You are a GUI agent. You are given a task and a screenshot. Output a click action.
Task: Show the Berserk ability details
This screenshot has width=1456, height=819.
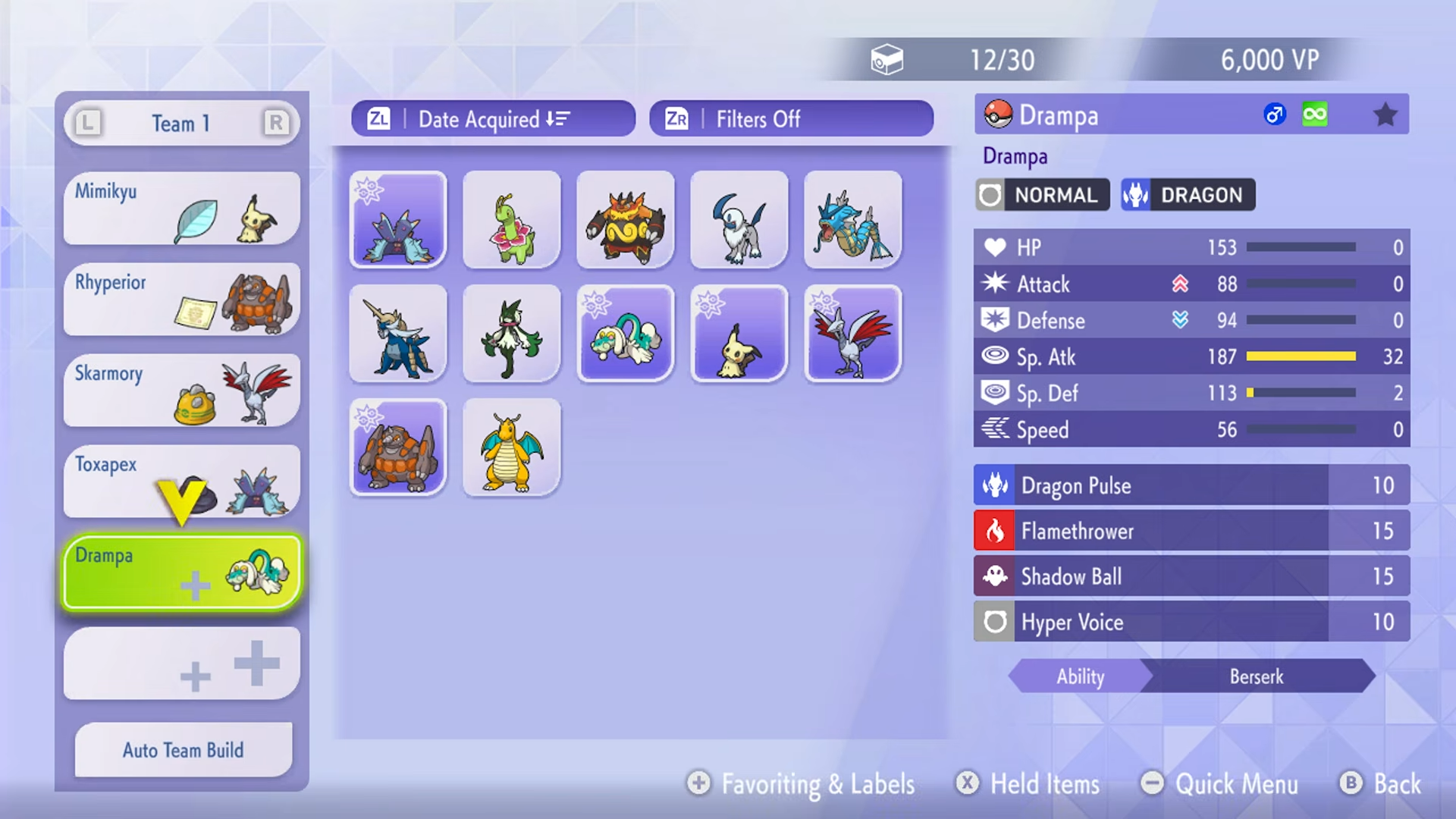(x=1256, y=676)
